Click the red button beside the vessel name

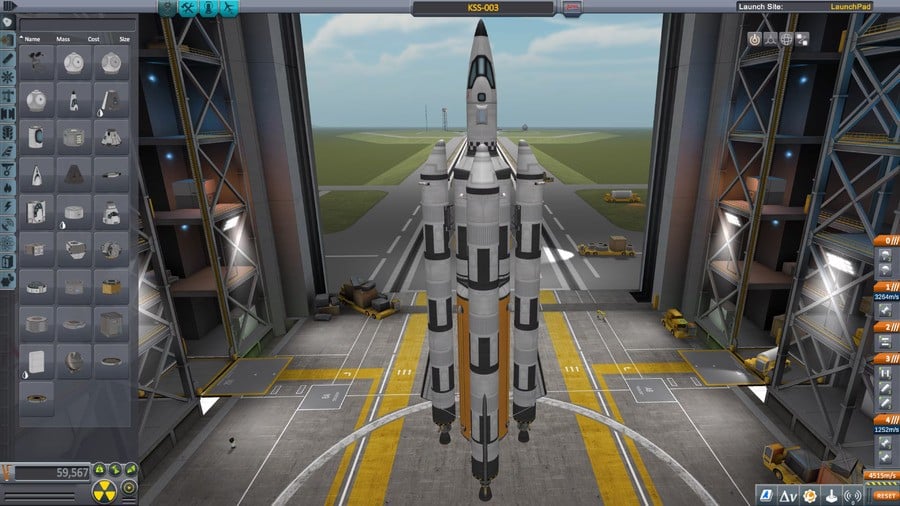pos(573,8)
